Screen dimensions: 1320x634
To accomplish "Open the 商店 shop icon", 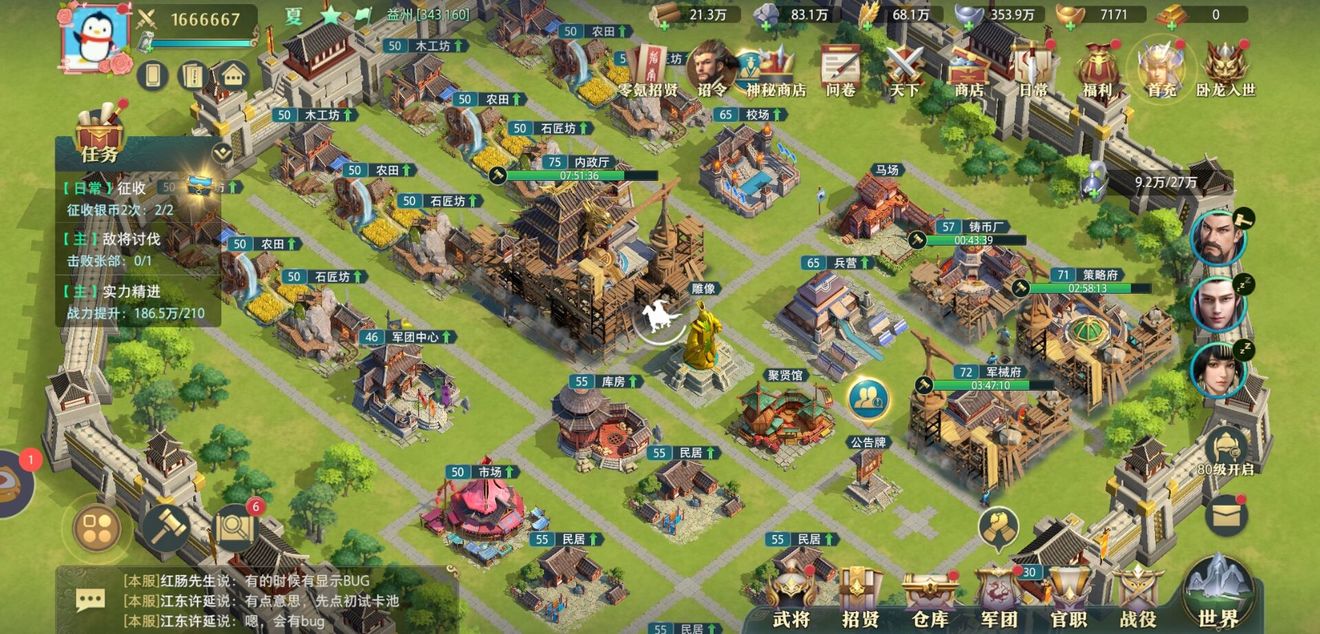I will tap(968, 70).
